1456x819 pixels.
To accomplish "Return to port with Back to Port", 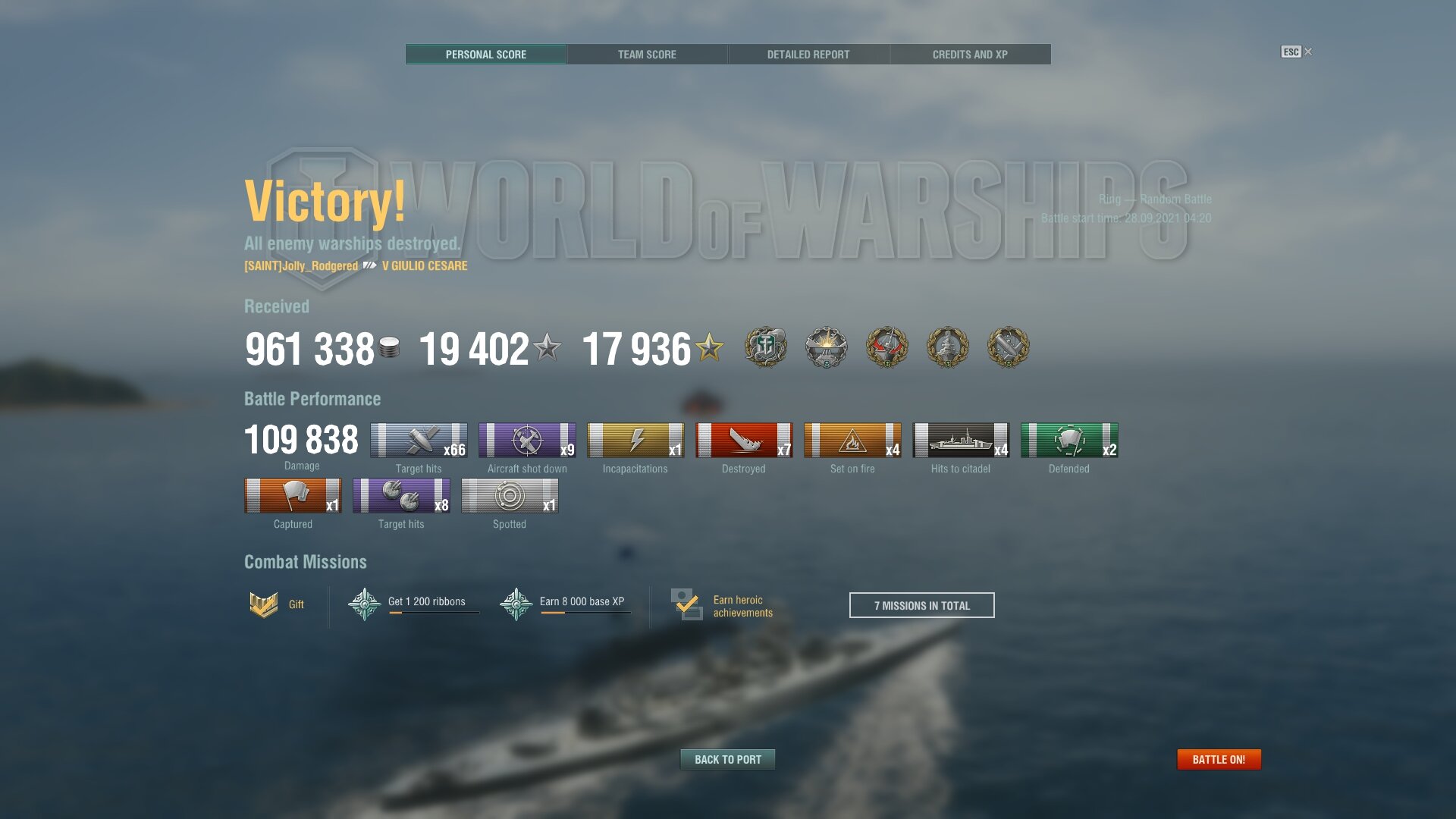I will pos(727,759).
